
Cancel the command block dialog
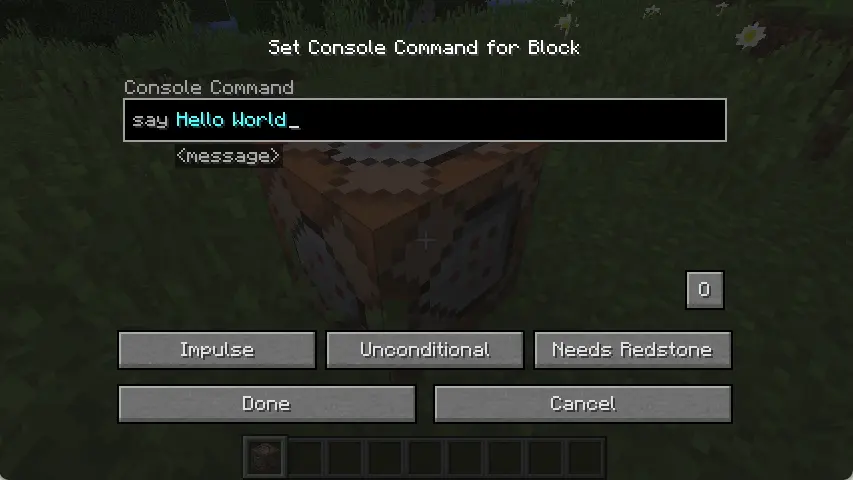582,404
